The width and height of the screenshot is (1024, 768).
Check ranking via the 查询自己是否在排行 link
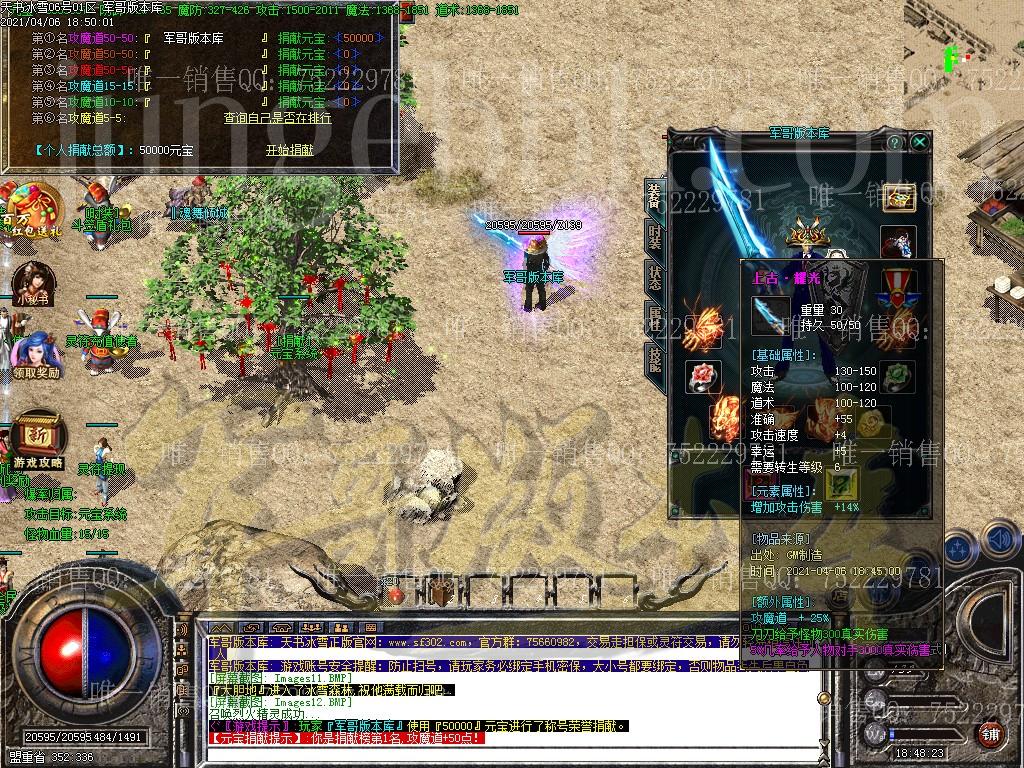277,118
